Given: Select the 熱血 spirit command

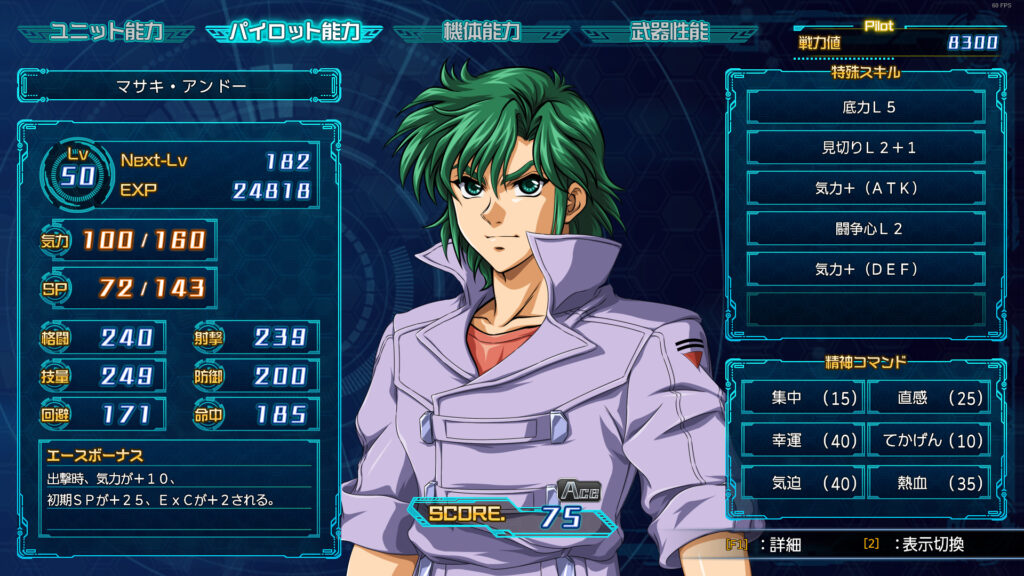Looking at the screenshot, I should [x=928, y=482].
